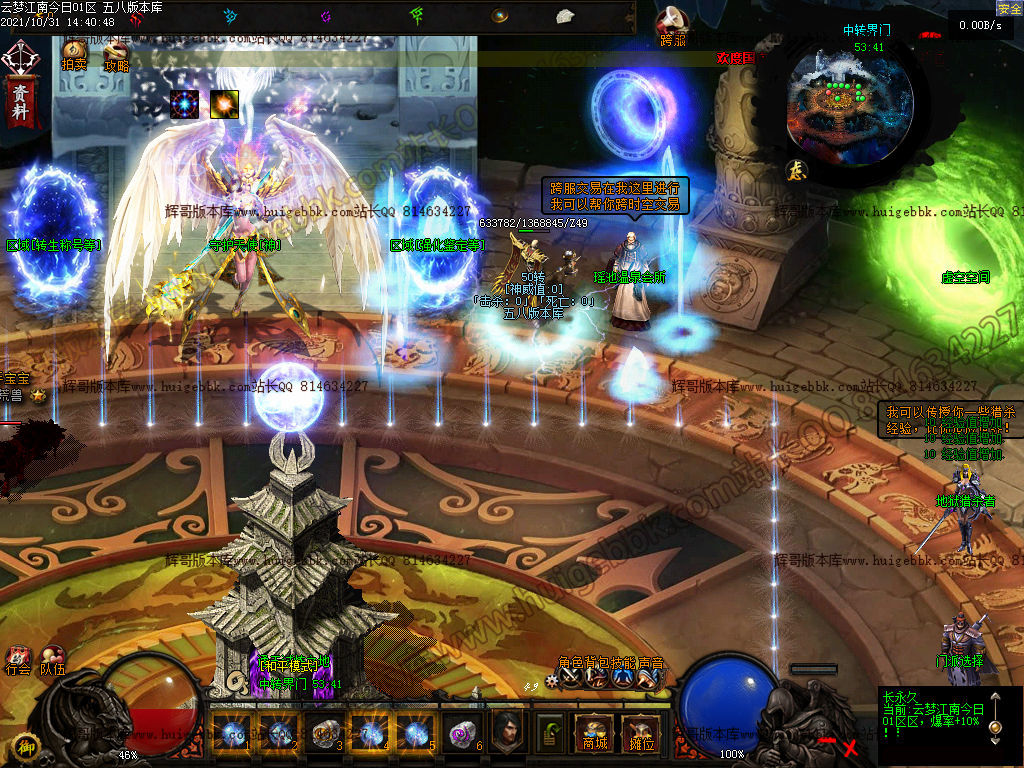Open the 商城 shop button

pyautogui.click(x=595, y=733)
